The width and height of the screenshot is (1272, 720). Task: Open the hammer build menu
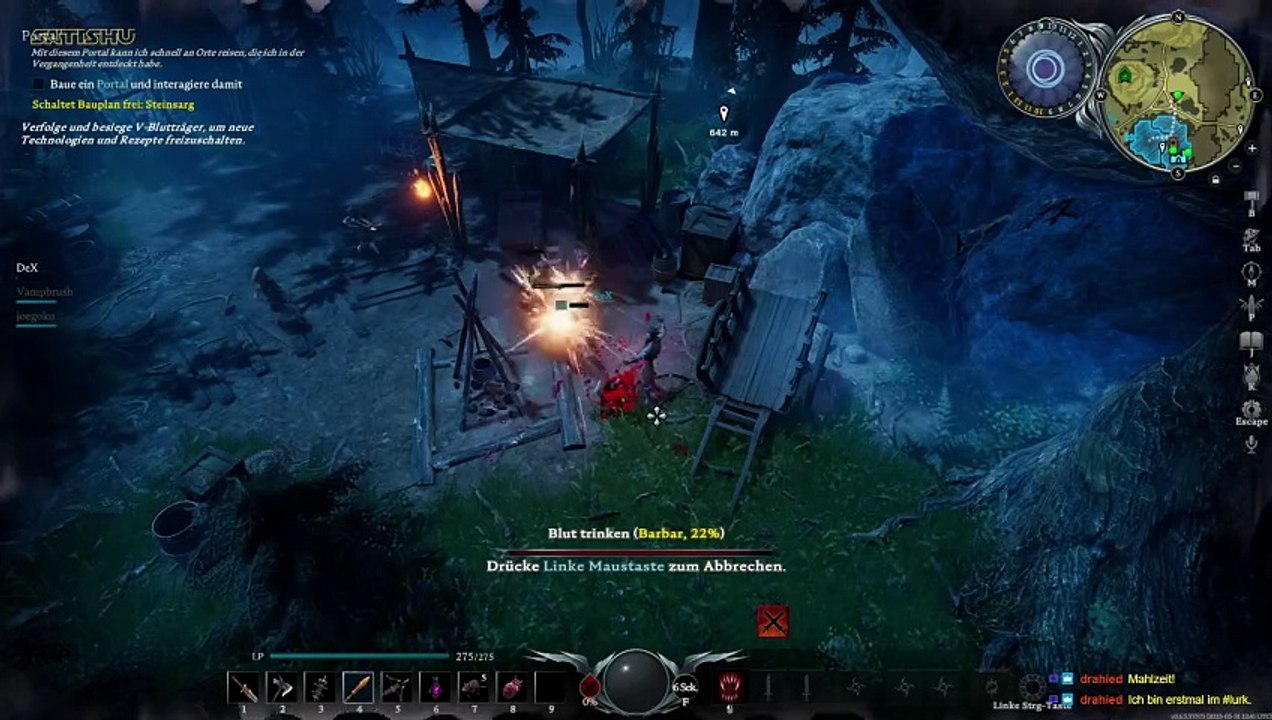(1250, 198)
